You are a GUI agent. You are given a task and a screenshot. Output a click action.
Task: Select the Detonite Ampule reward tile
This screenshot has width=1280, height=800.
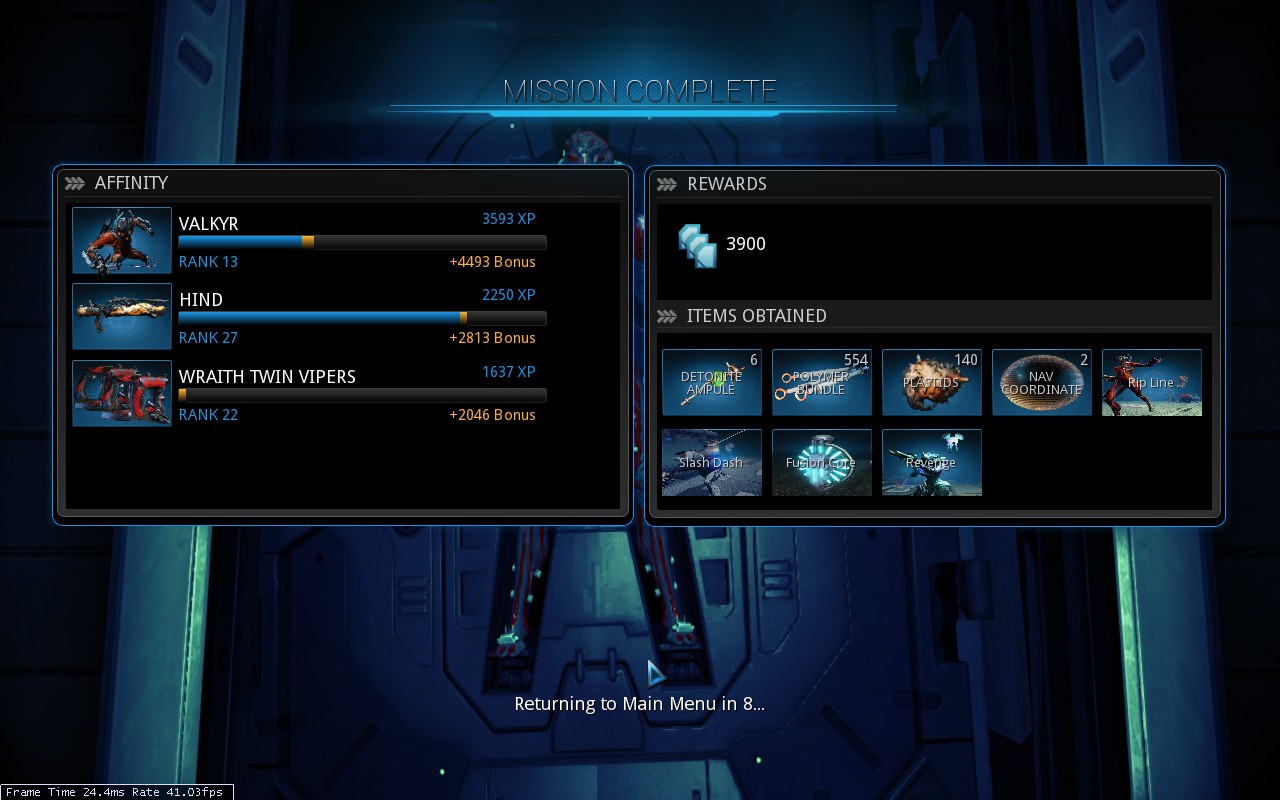click(x=712, y=382)
